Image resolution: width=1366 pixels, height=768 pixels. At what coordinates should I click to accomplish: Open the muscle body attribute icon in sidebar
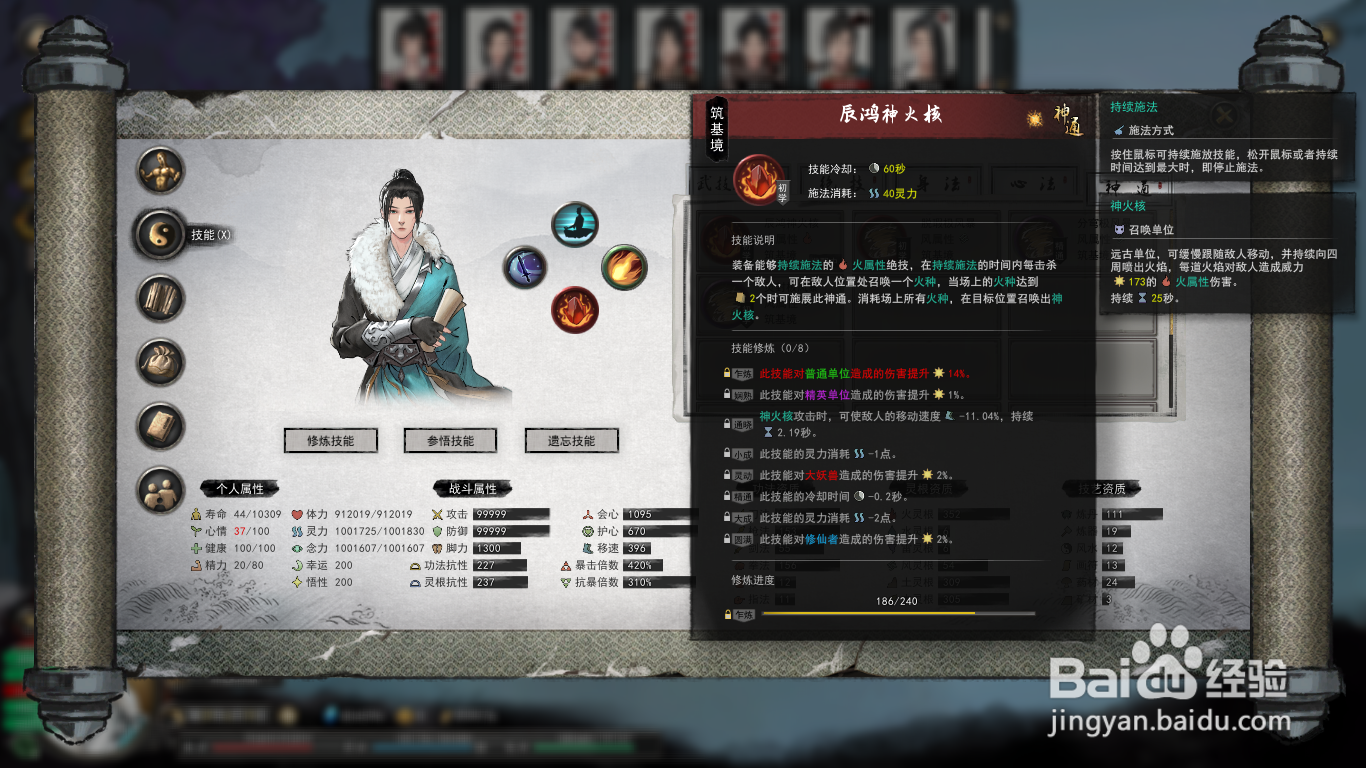pos(158,170)
